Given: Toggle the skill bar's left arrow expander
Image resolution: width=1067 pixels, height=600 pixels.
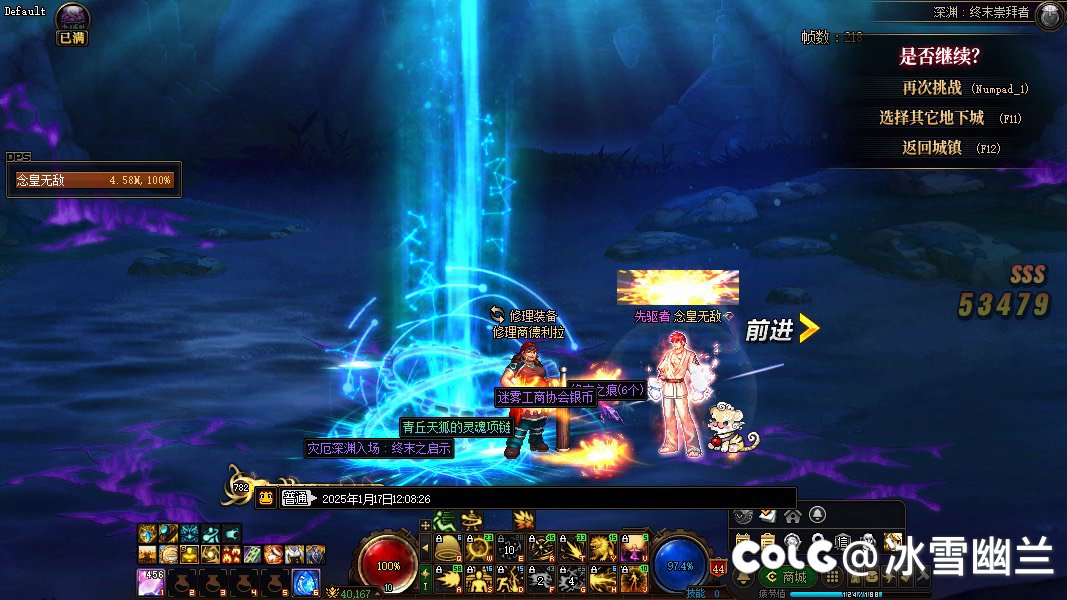Looking at the screenshot, I should click(x=425, y=548).
